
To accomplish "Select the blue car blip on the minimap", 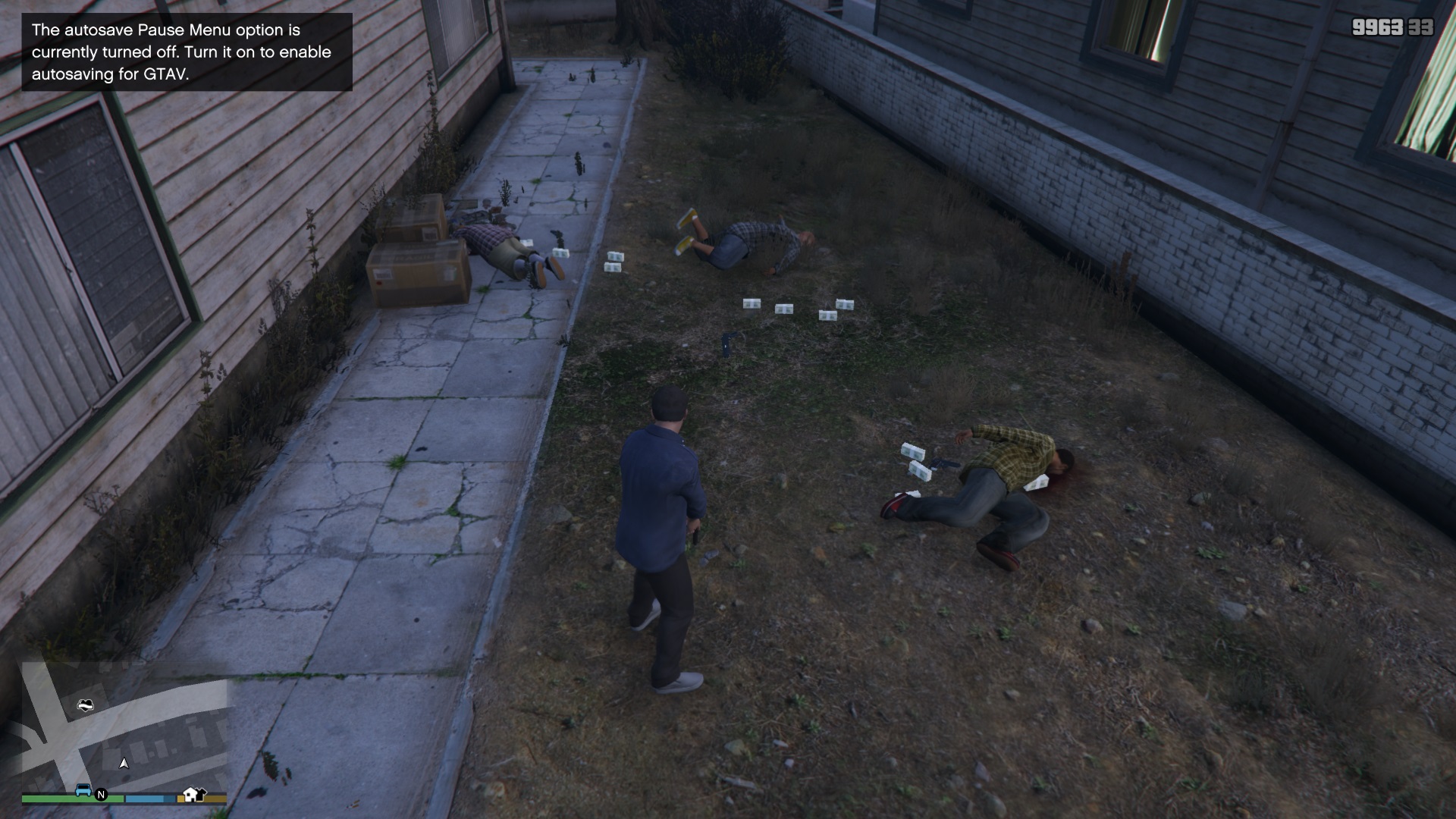I will 83,790.
